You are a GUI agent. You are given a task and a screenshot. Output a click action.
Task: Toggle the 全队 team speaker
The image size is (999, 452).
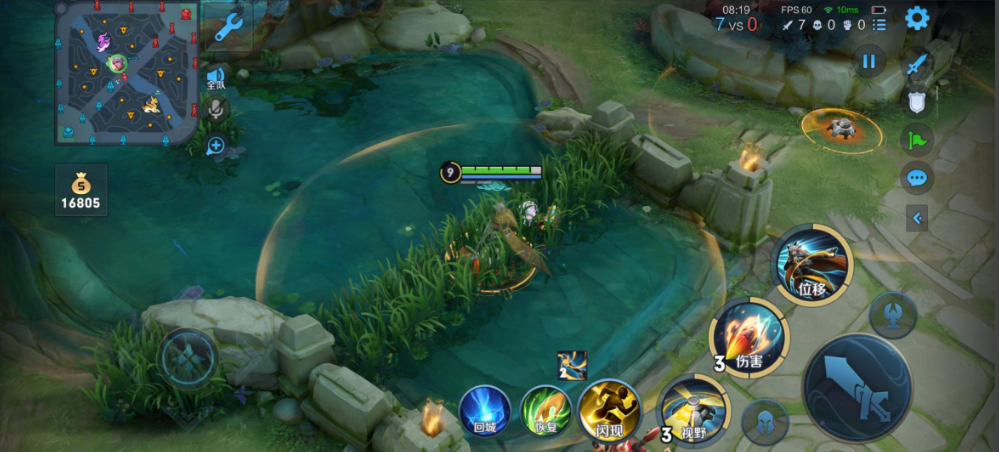point(215,77)
